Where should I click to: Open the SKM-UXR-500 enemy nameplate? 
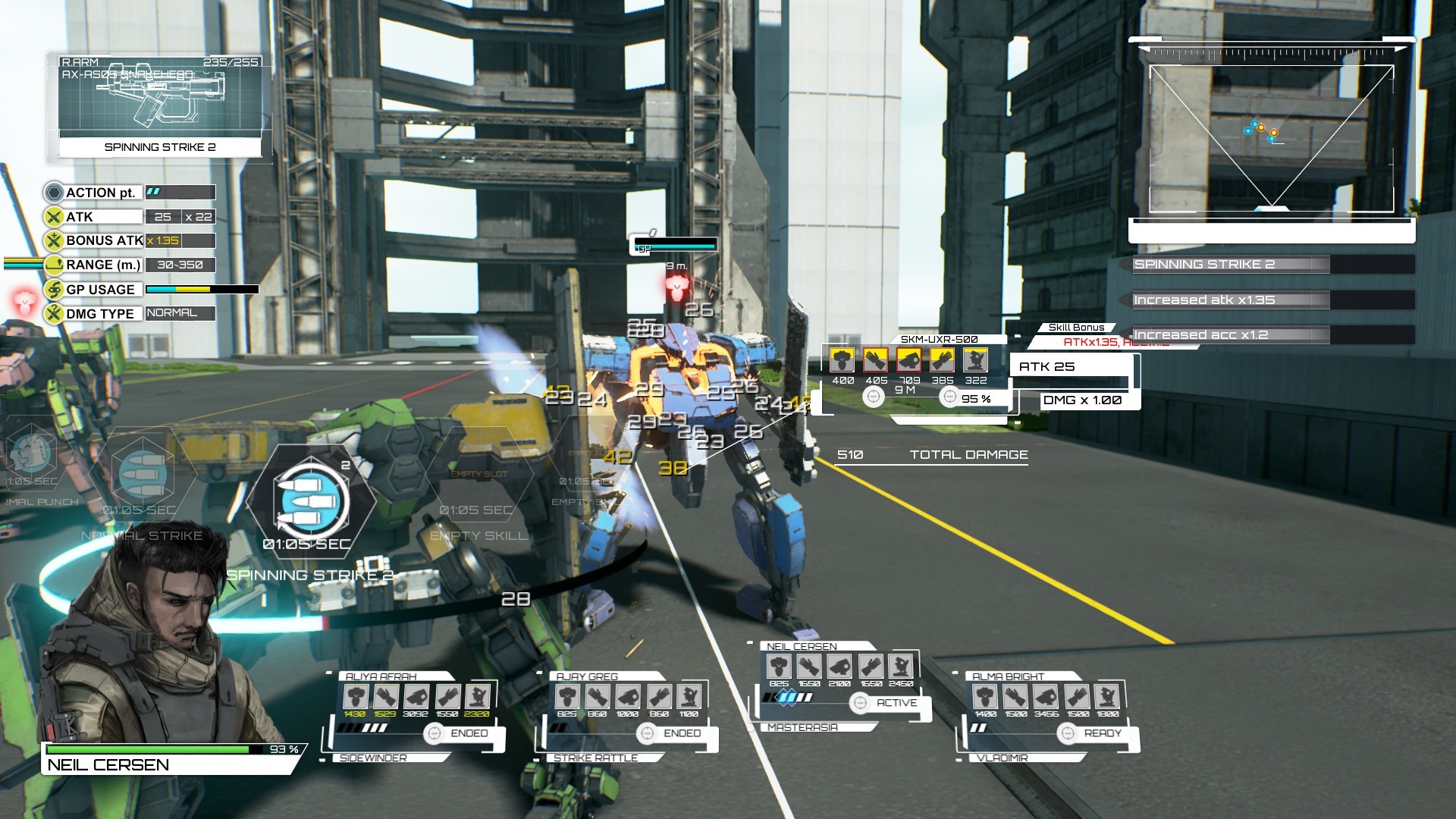(938, 340)
